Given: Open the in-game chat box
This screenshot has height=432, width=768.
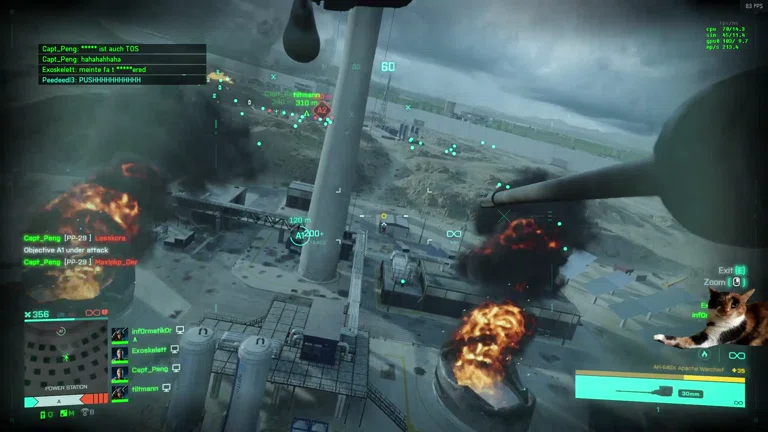Looking at the screenshot, I should (x=122, y=64).
